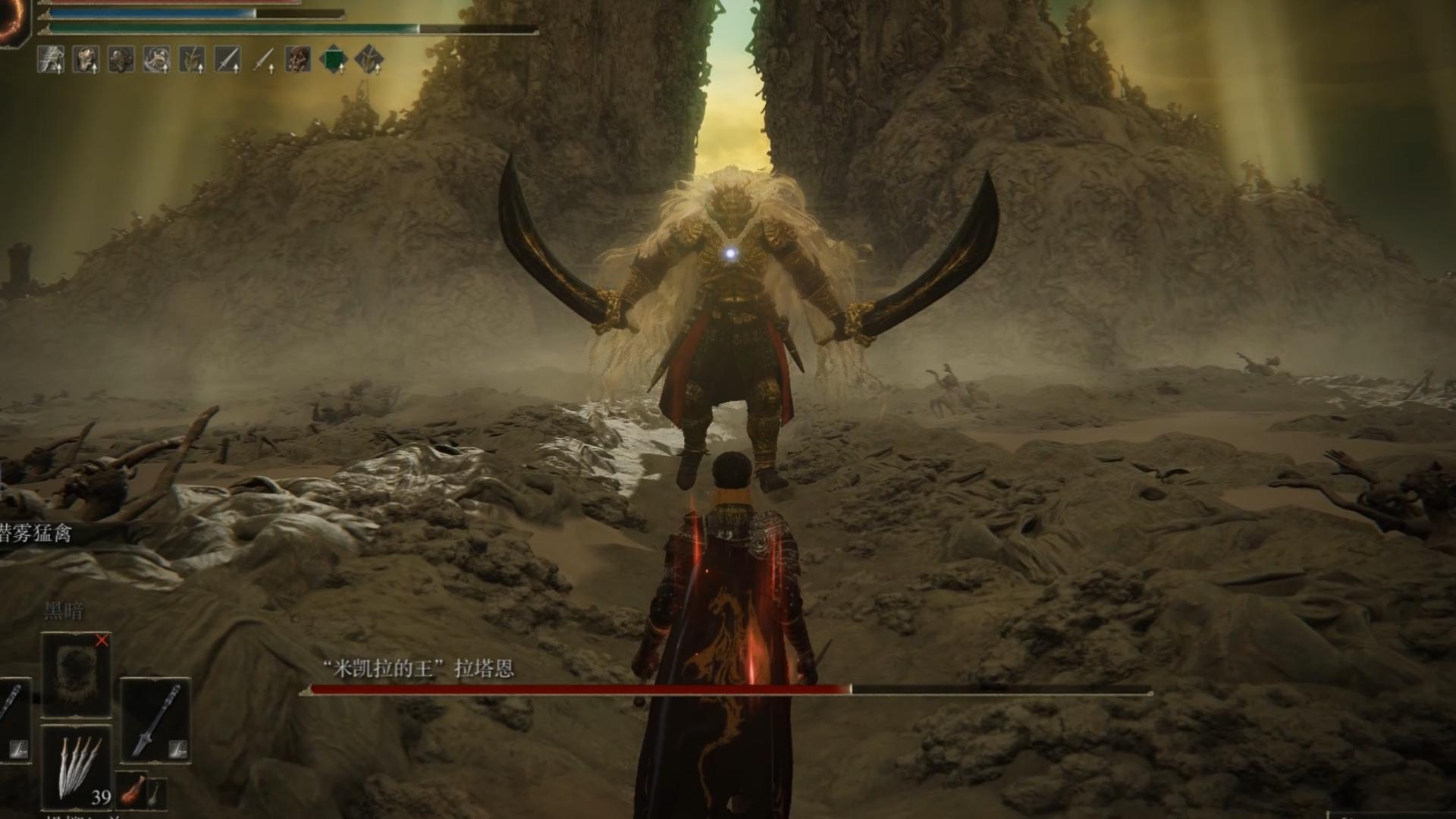Click the right-hand spear weapon slot
The height and width of the screenshot is (819, 1456).
(155, 719)
